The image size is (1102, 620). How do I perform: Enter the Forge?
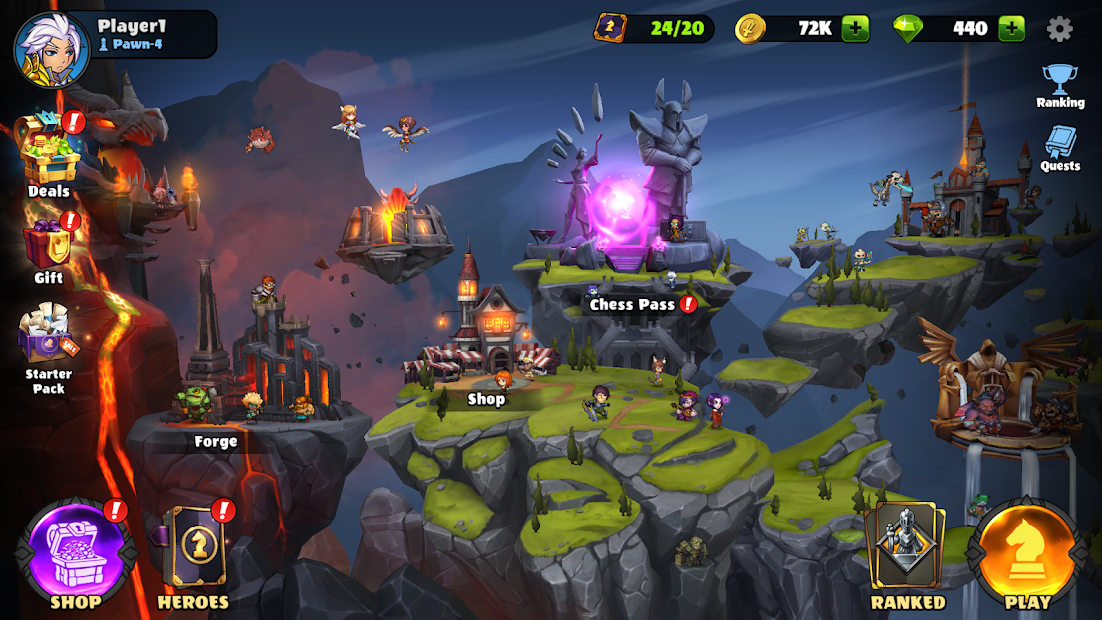coord(216,440)
